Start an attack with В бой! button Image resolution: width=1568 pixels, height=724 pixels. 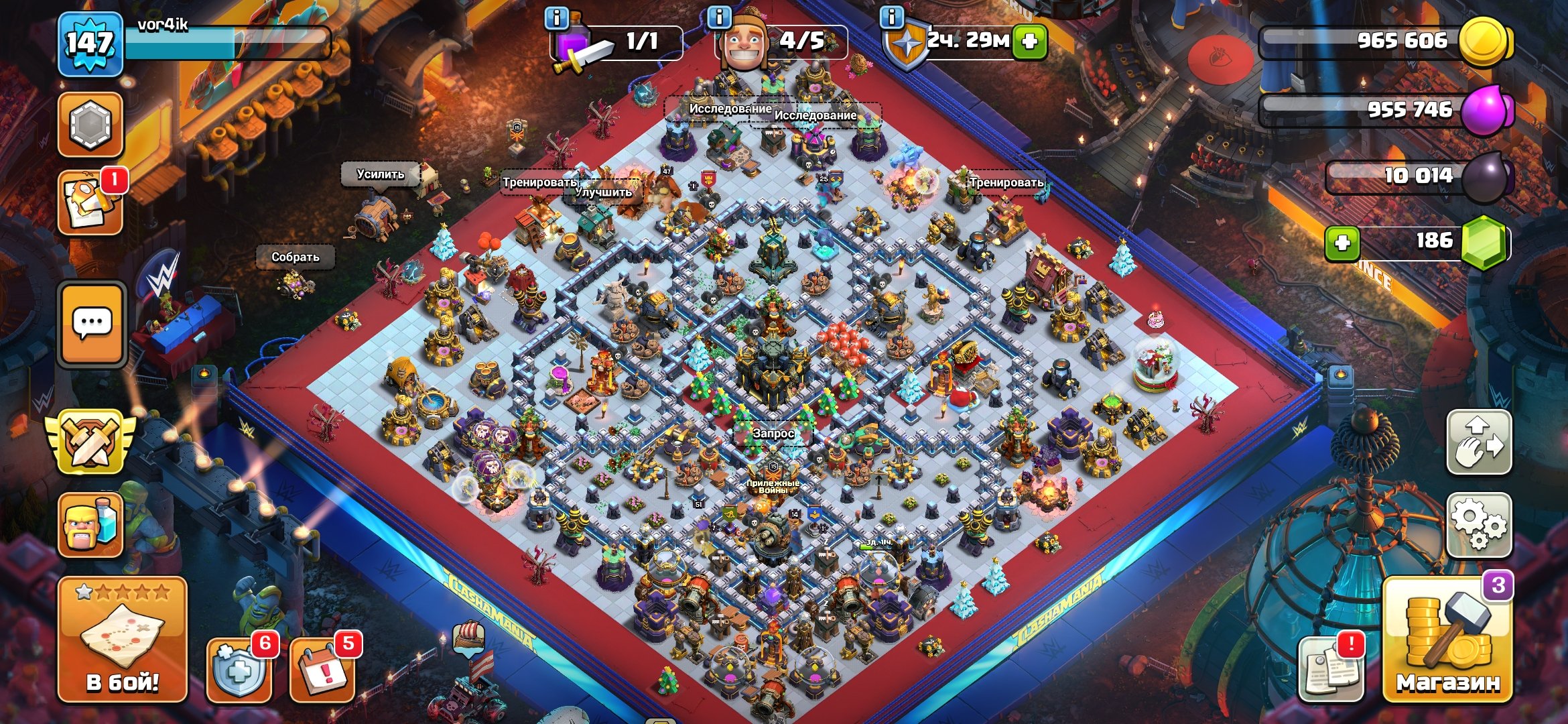pos(122,640)
